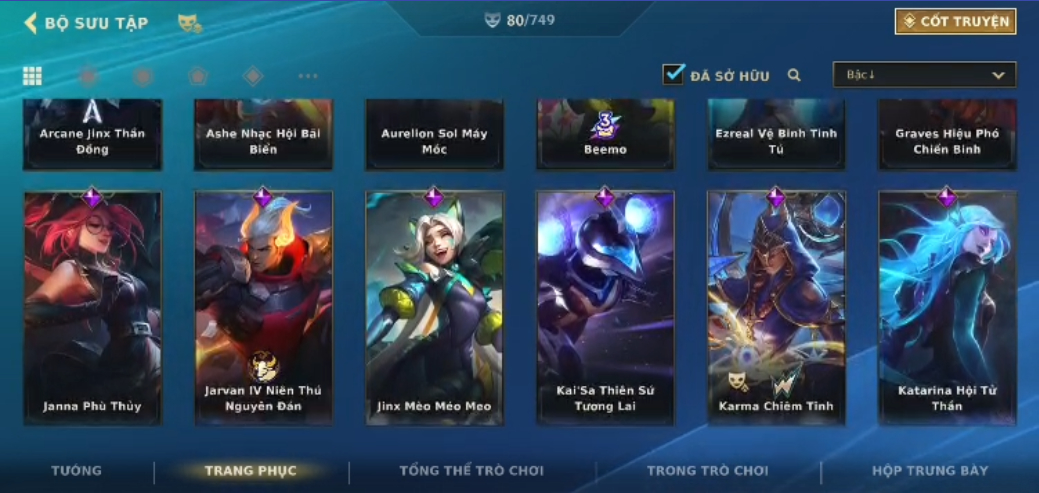Select the Janna Phù Thủy skin card
Viewport: 1039px width, 493px height.
coord(92,308)
